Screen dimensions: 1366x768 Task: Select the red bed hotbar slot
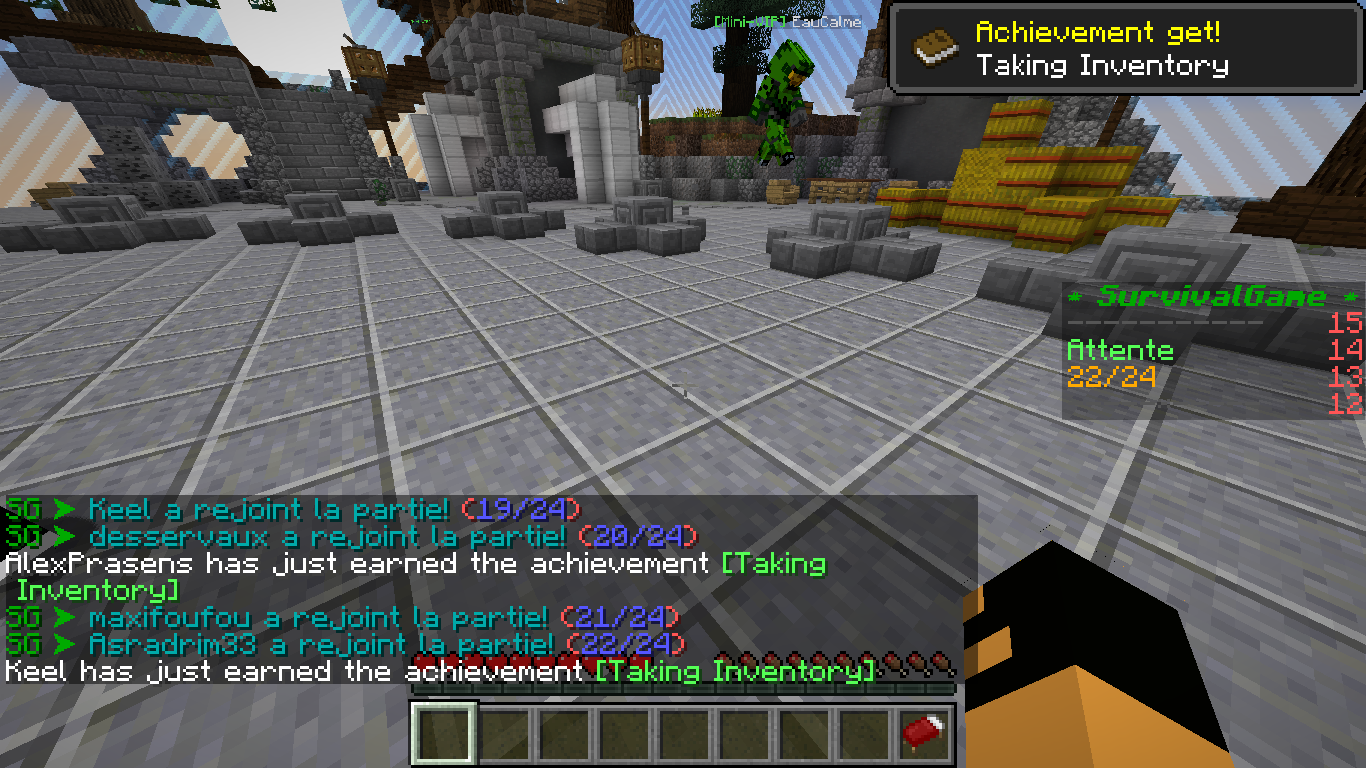(x=923, y=735)
